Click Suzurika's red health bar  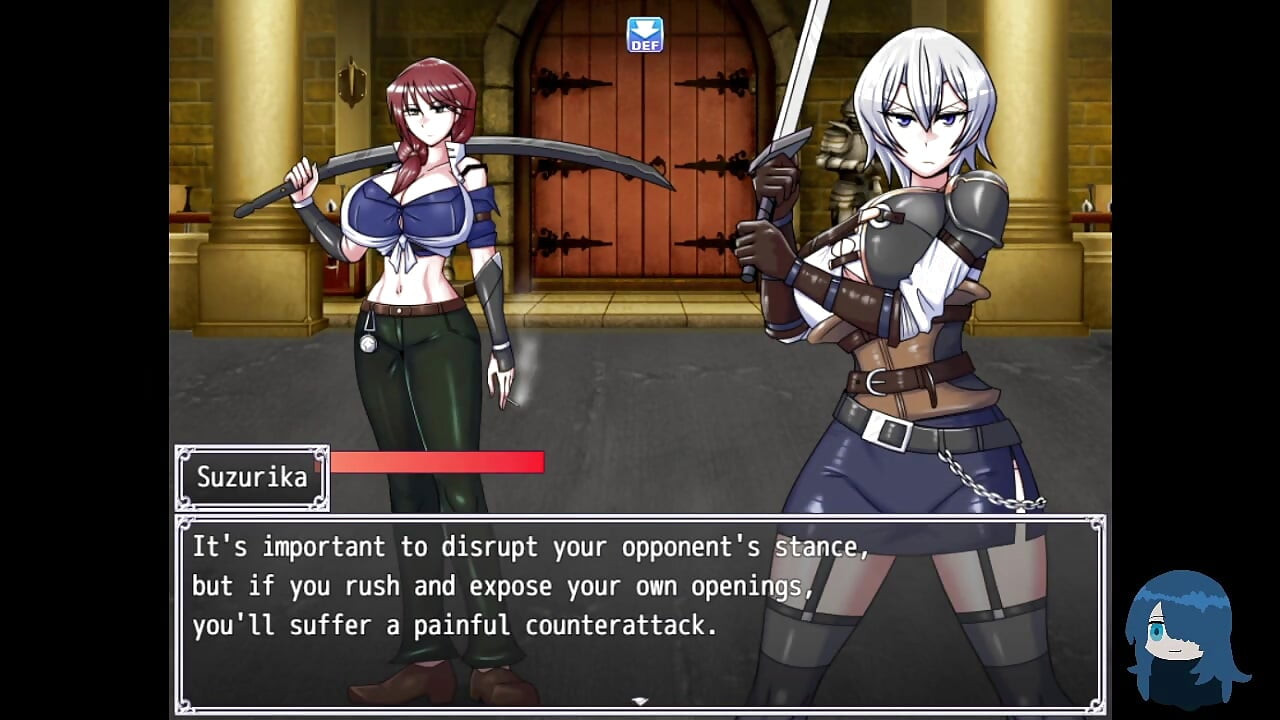435,462
